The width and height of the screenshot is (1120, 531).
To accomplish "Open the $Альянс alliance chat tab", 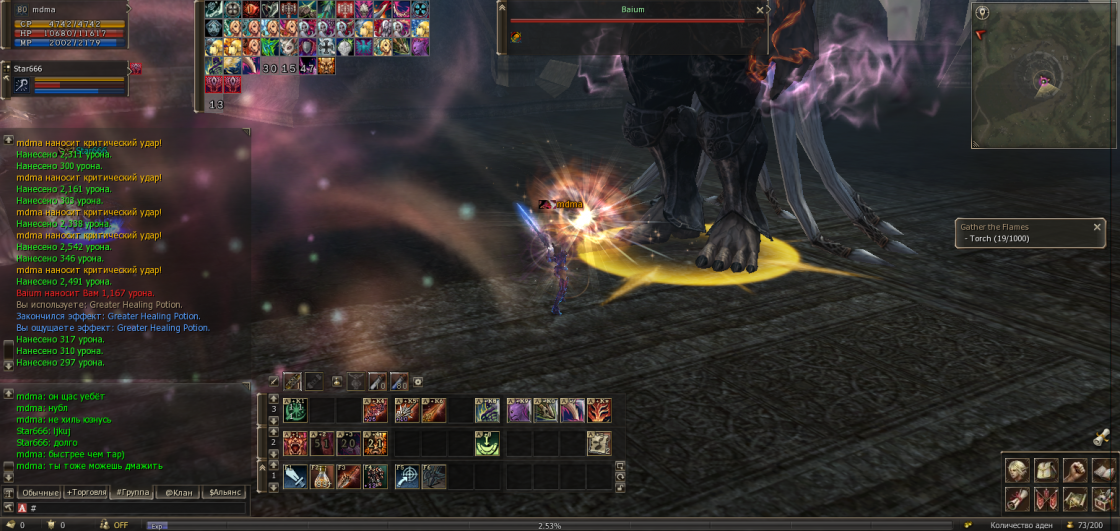I will click(x=224, y=493).
